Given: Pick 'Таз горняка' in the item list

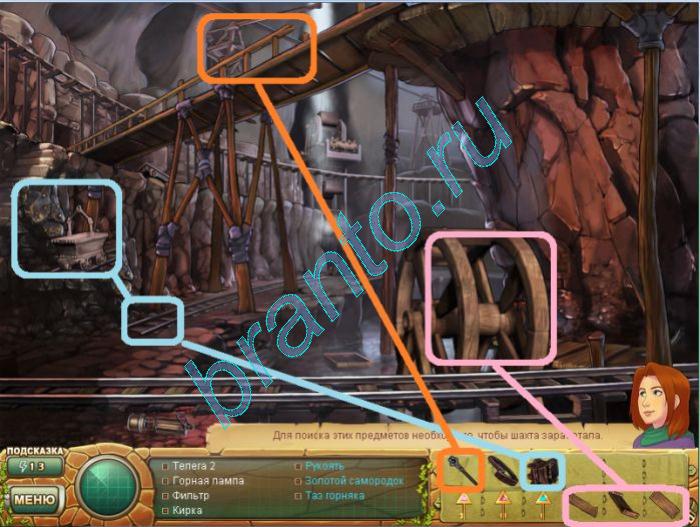Looking at the screenshot, I should coord(336,495).
